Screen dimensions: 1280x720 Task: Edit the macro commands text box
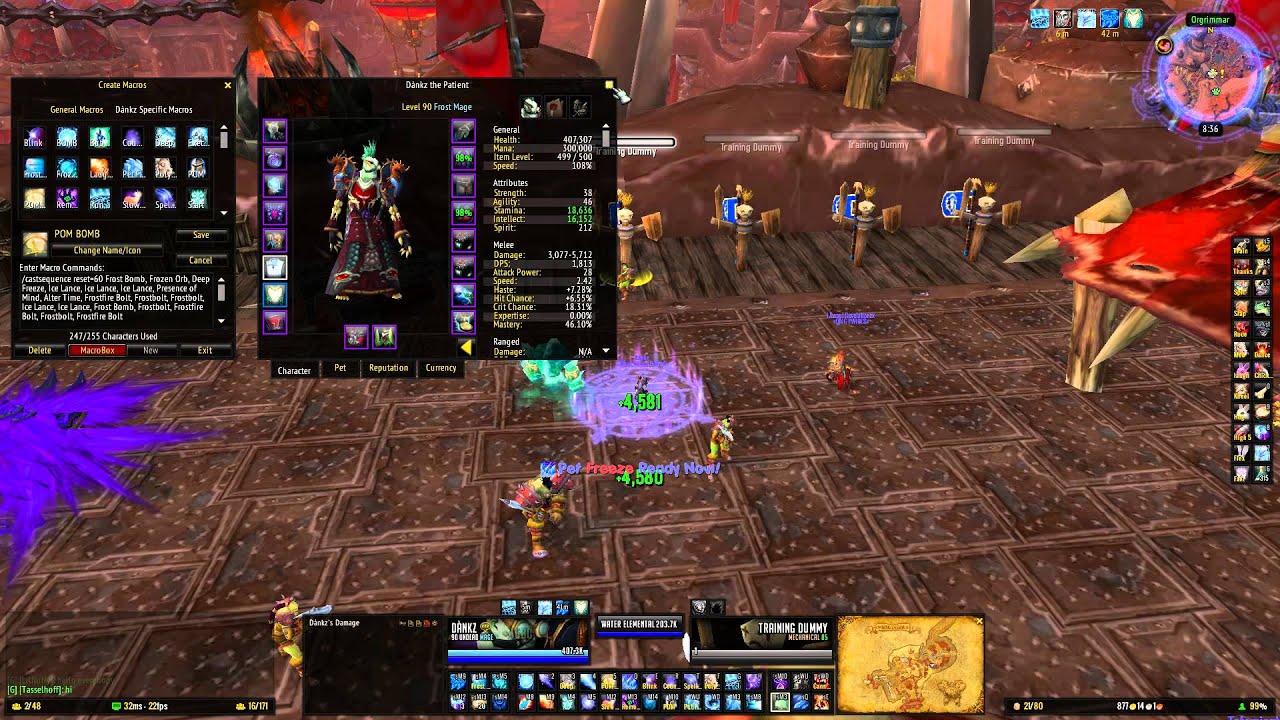click(x=115, y=295)
